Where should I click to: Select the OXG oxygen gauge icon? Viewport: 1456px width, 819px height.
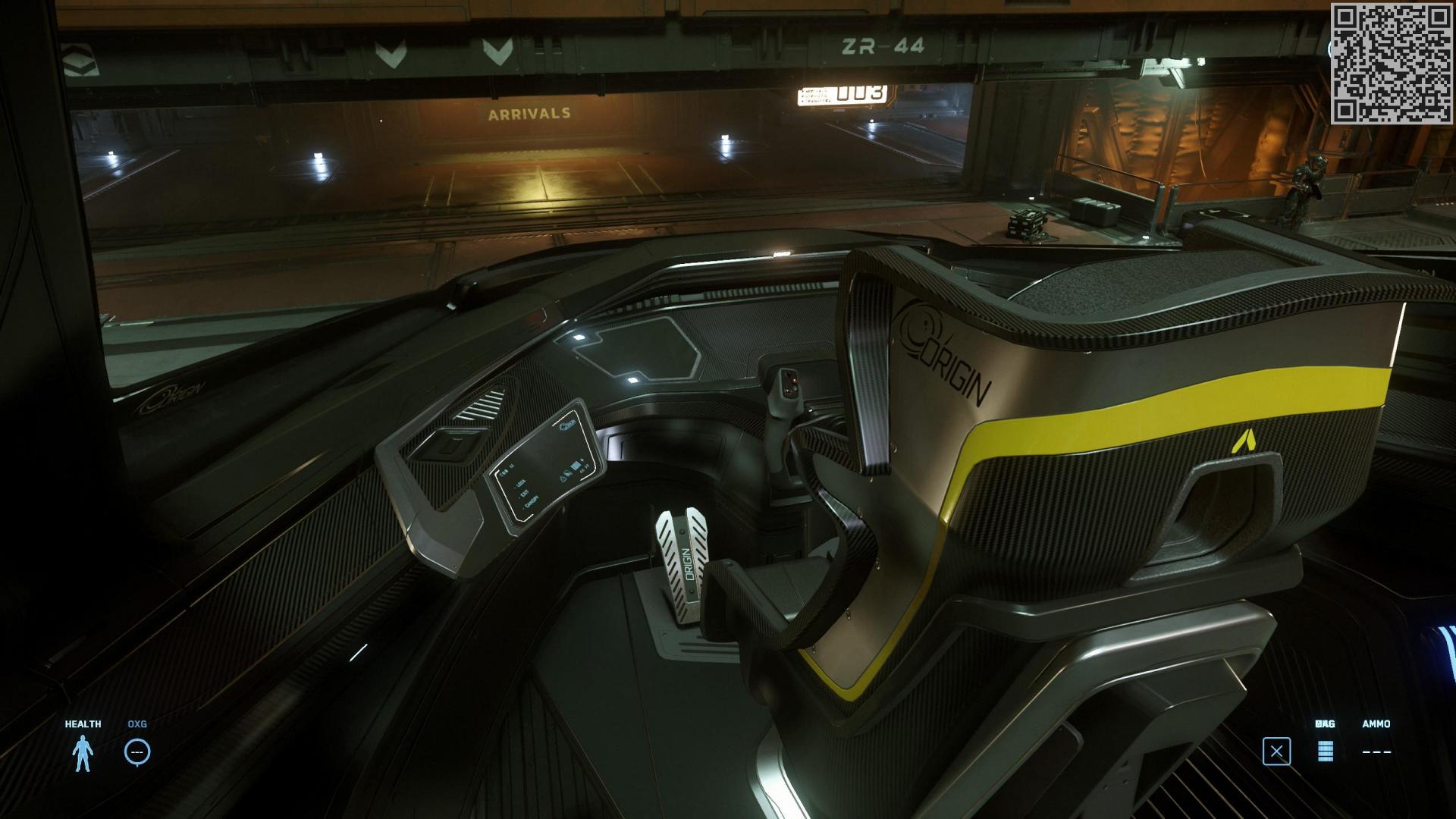click(x=136, y=751)
